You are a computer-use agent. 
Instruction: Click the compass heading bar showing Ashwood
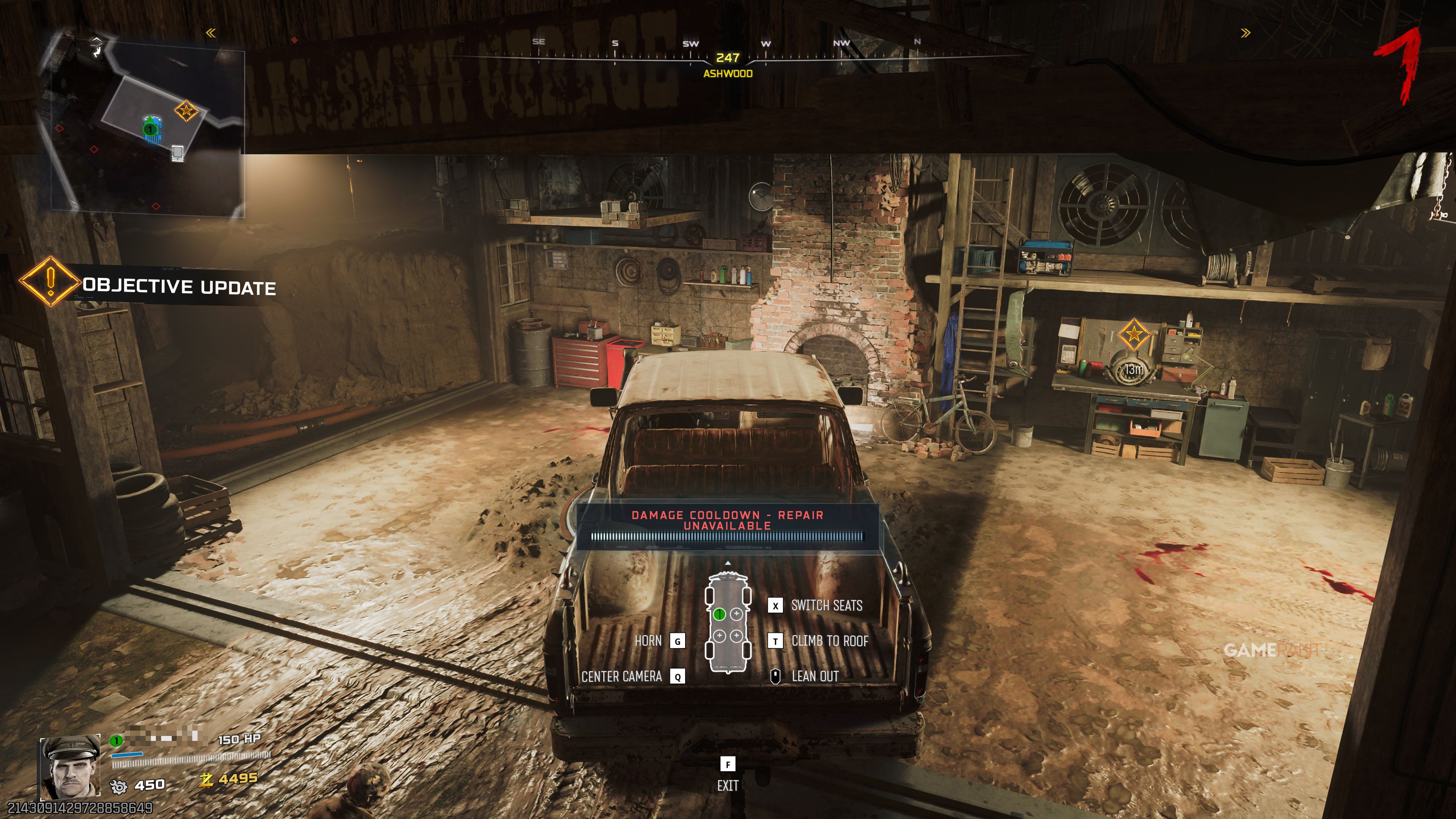[728, 58]
